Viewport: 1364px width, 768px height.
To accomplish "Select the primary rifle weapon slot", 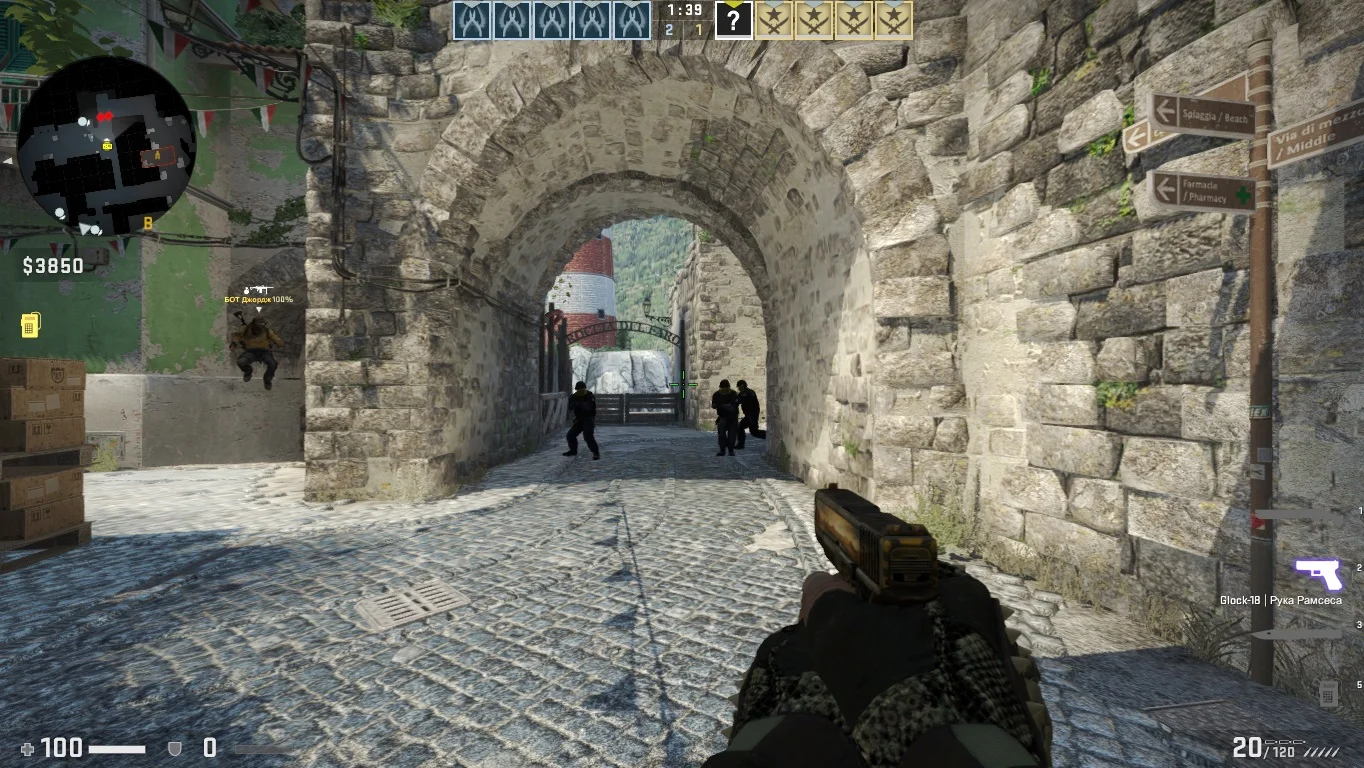I will 1300,517.
